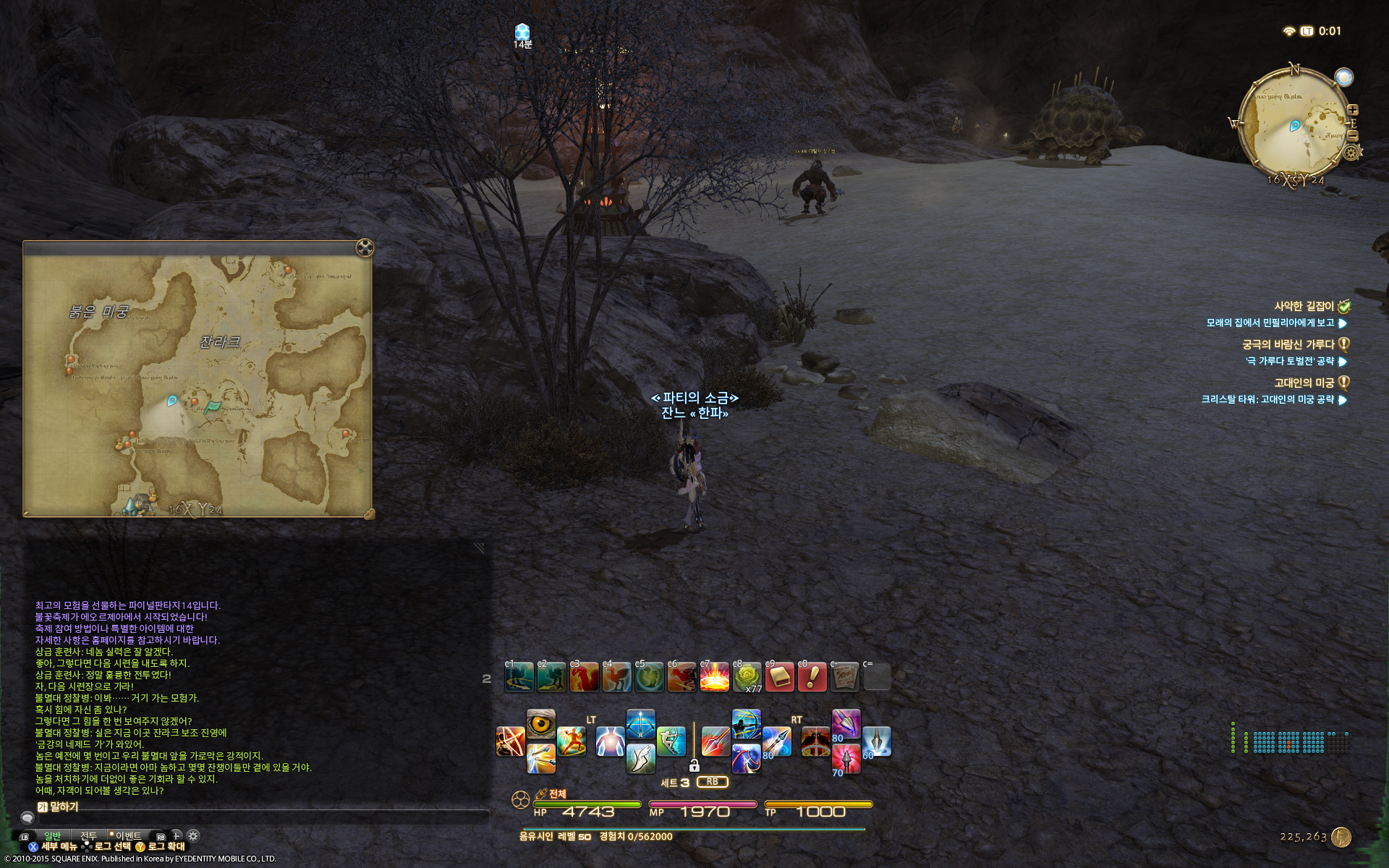
Task: Switch to the 이벤트 chat tab
Action: (128, 836)
